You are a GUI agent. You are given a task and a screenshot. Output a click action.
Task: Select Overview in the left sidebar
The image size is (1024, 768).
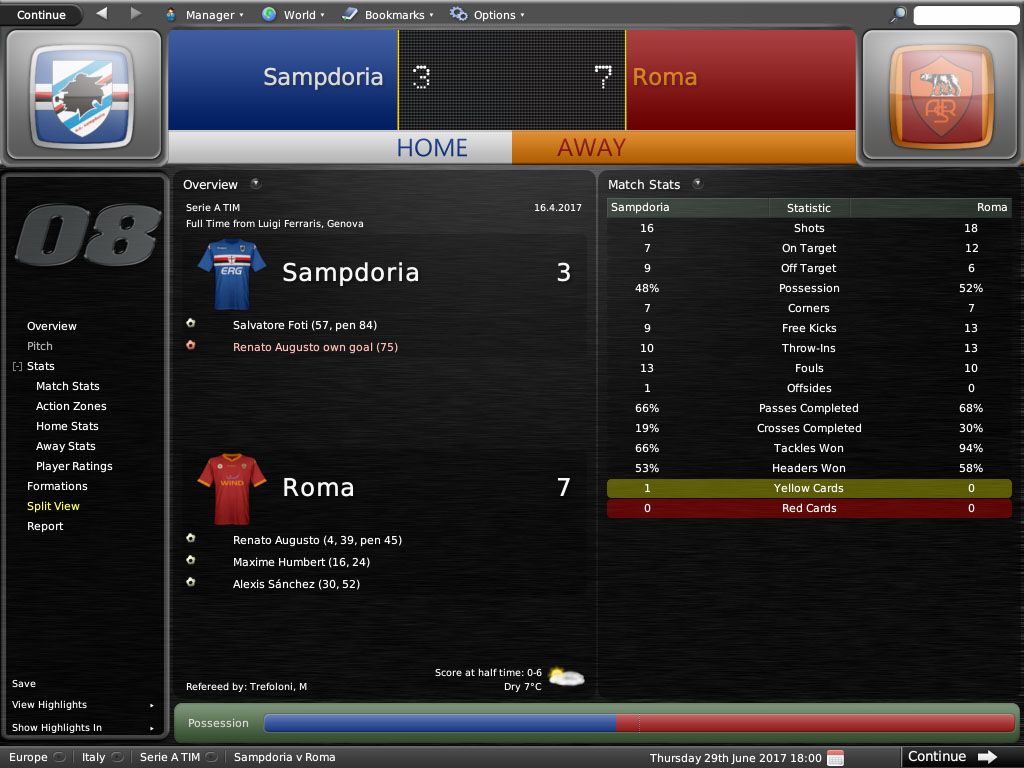(52, 326)
